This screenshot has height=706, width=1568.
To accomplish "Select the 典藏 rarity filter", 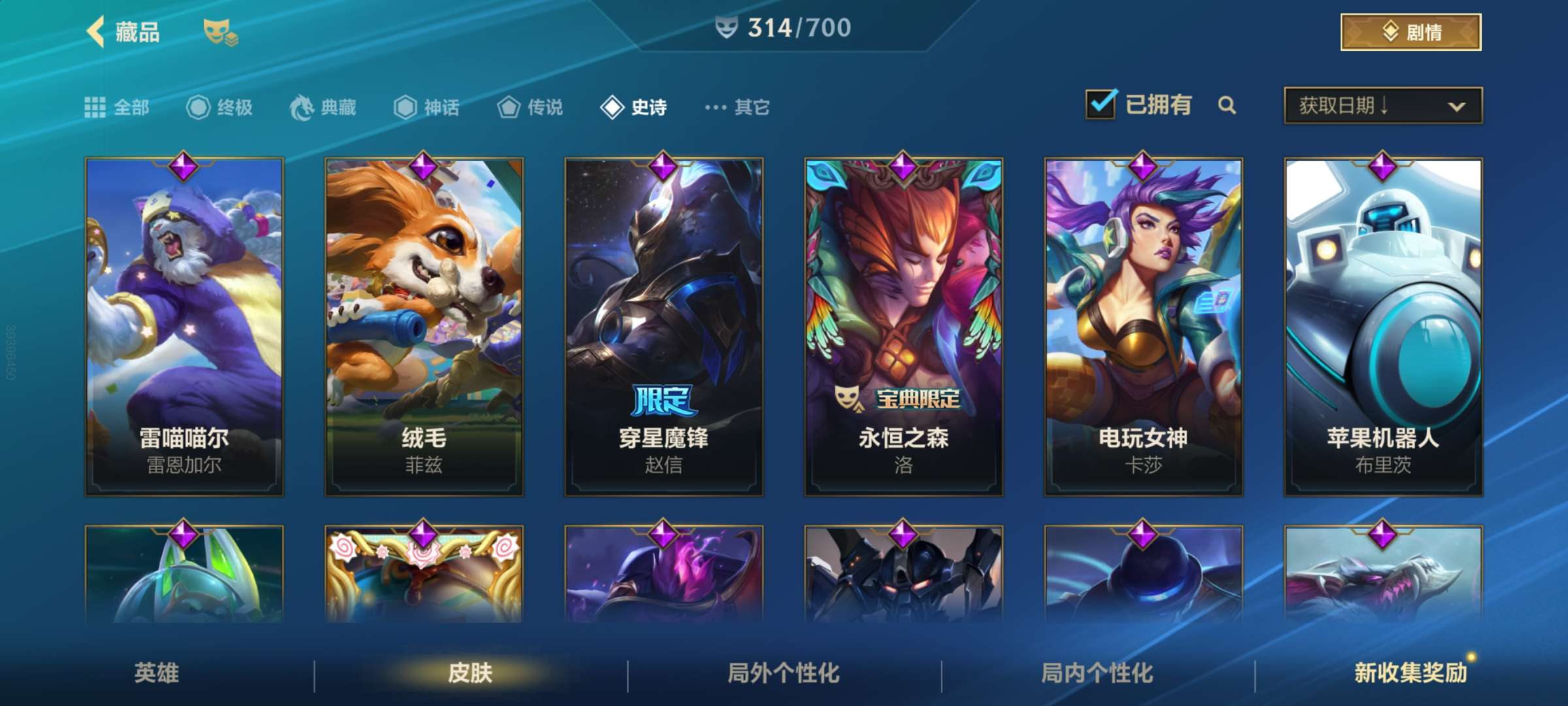I will [323, 107].
